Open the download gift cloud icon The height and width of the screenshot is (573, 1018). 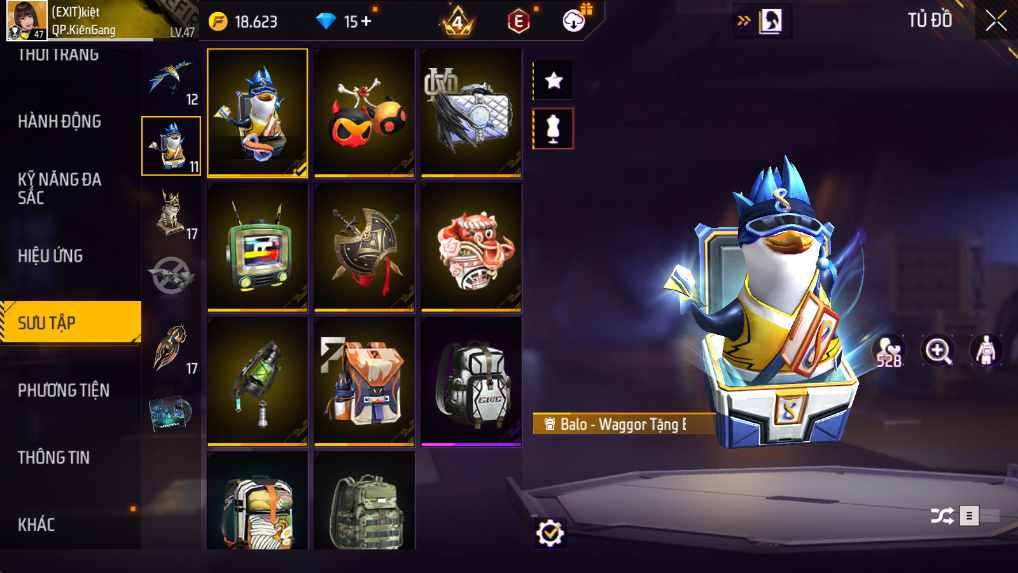[576, 20]
